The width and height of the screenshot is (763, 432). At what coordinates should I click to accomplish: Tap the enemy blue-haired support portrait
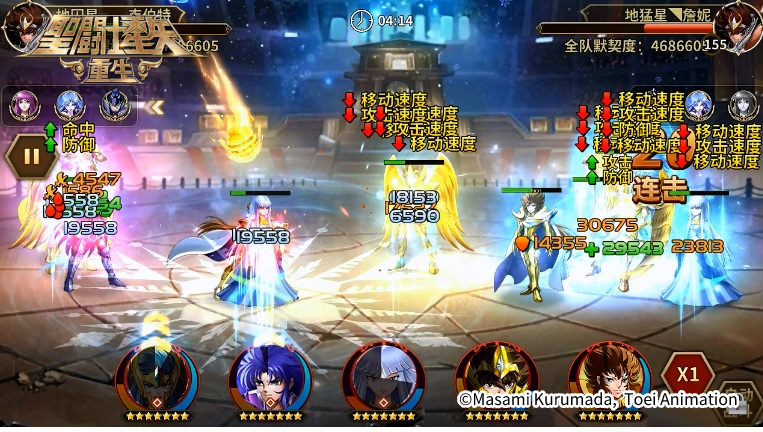pos(699,106)
